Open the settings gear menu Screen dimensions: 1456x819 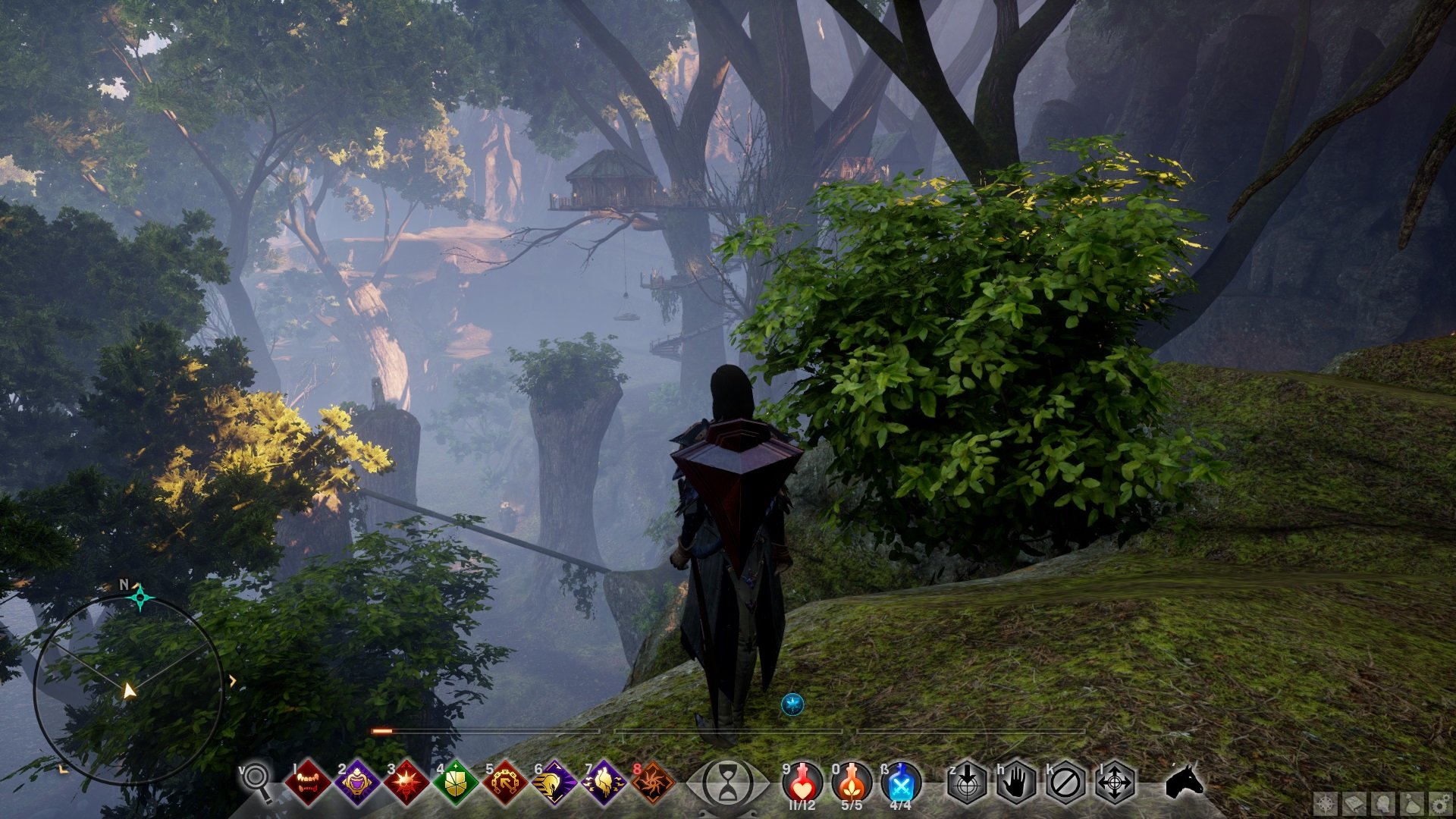[x=1440, y=804]
